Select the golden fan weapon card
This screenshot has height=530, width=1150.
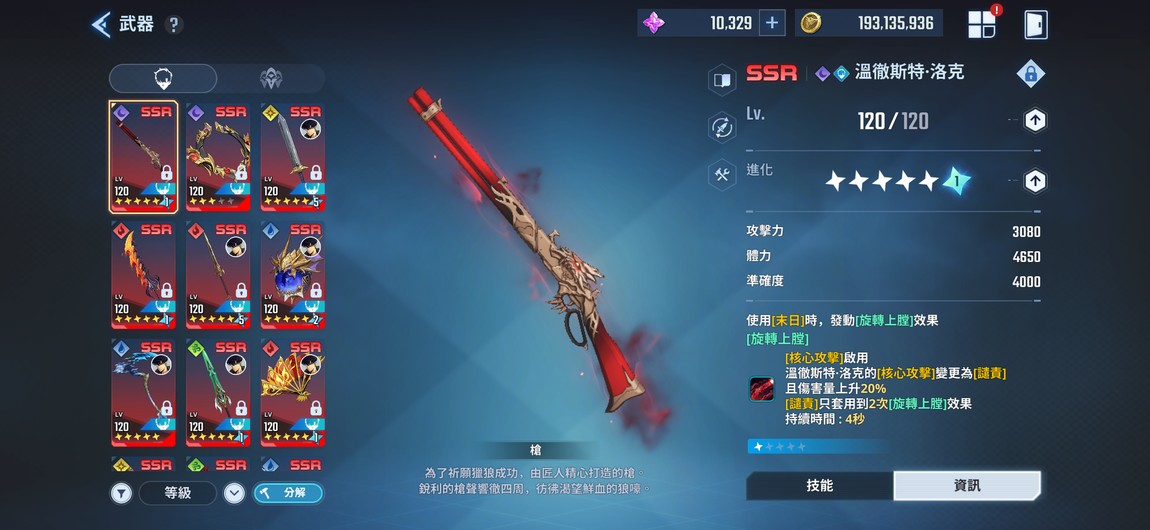click(x=292, y=392)
